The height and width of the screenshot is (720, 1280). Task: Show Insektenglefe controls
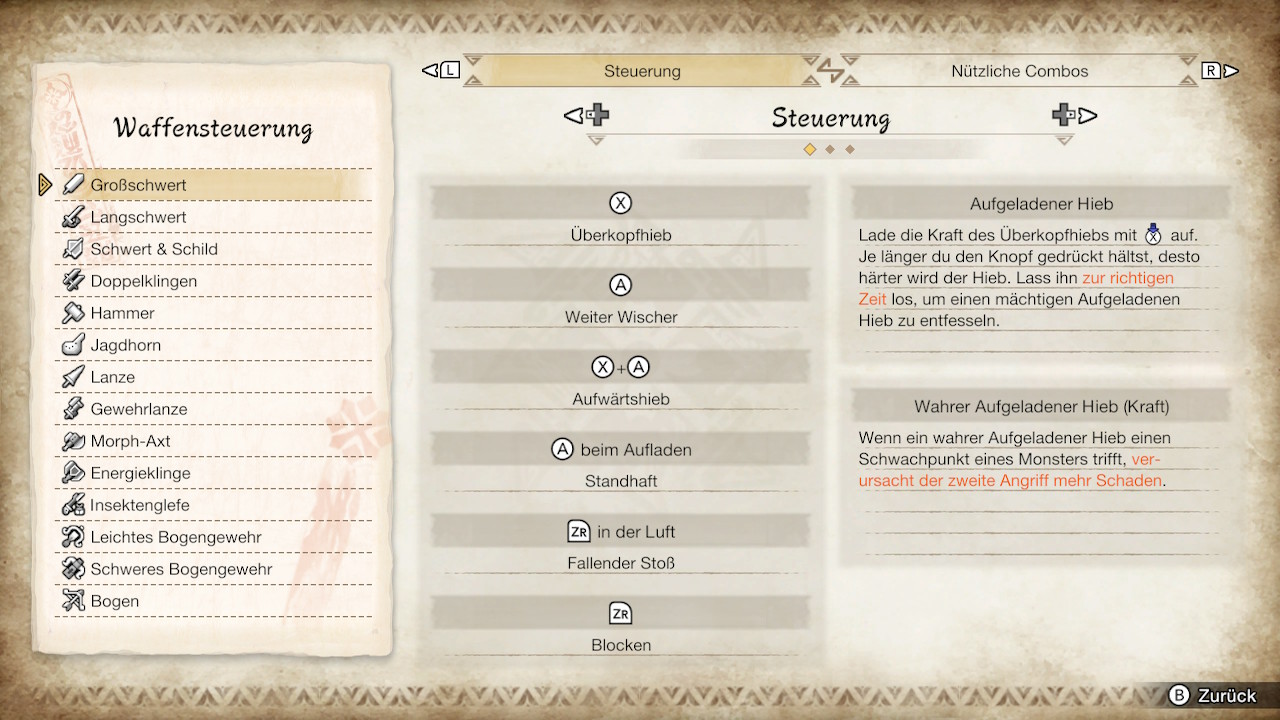(139, 505)
